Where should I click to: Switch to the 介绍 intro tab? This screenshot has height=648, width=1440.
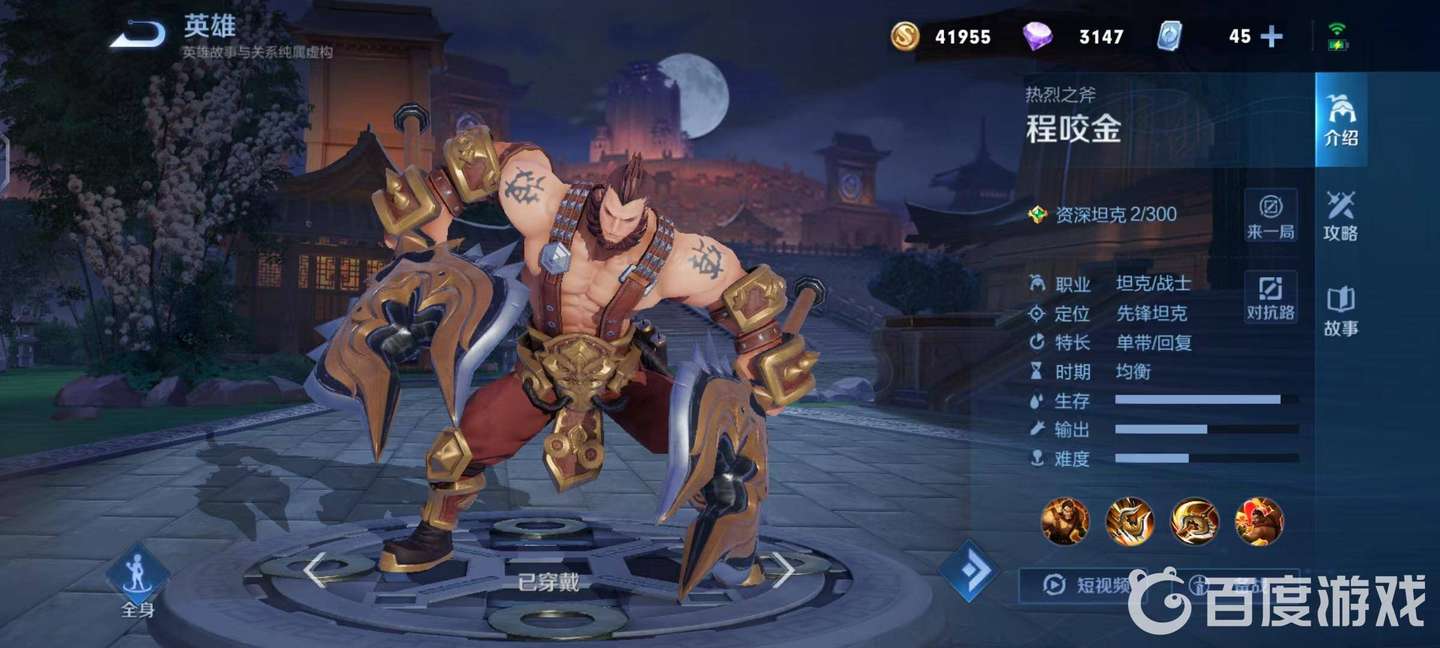[x=1340, y=120]
